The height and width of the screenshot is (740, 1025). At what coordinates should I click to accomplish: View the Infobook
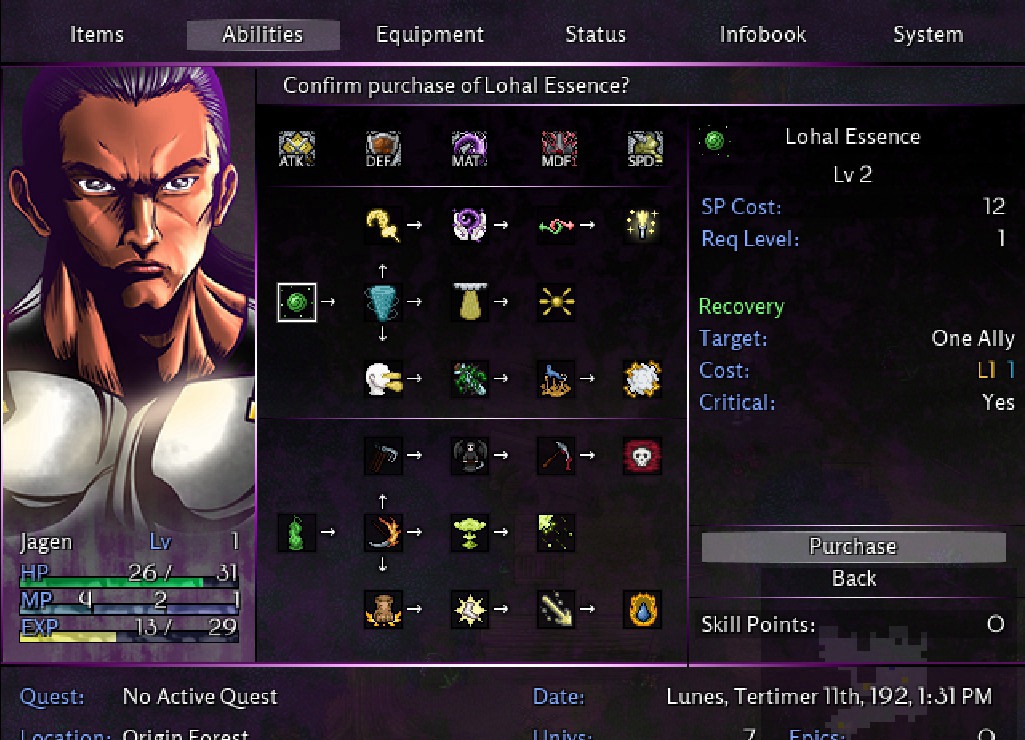click(763, 34)
